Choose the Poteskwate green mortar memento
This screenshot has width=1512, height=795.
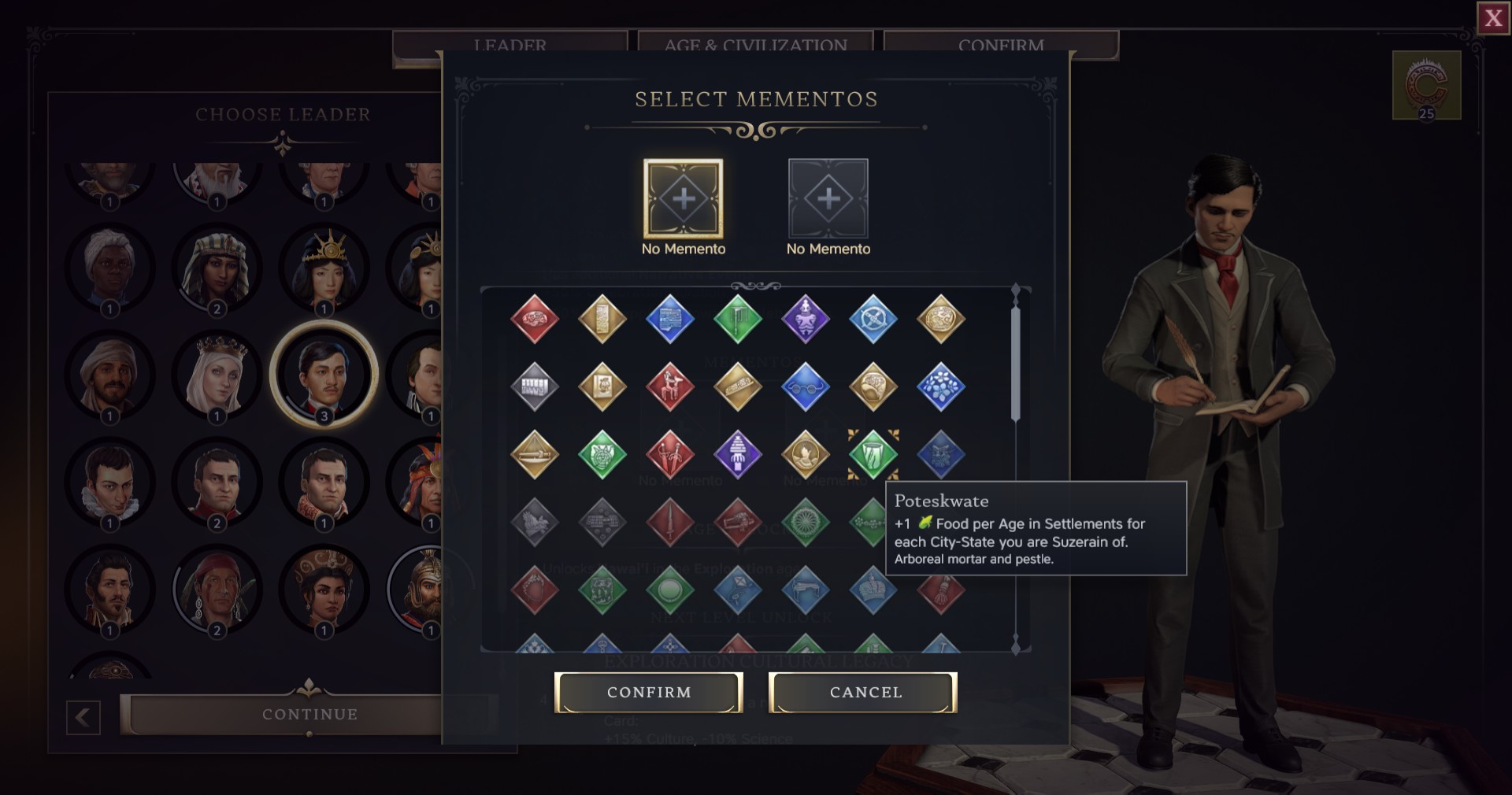tap(873, 454)
